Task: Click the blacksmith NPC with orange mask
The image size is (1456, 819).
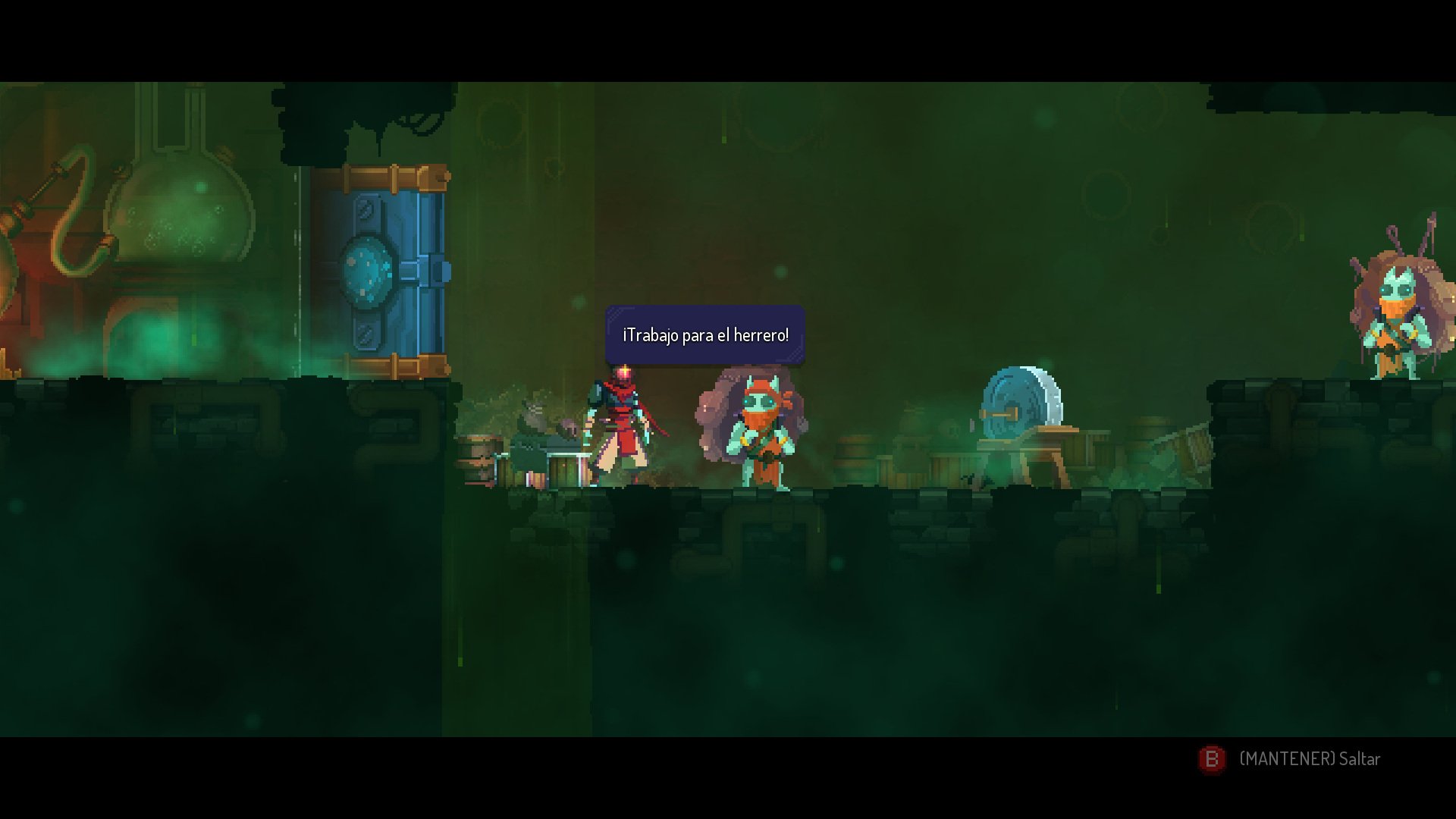Action: click(758, 428)
